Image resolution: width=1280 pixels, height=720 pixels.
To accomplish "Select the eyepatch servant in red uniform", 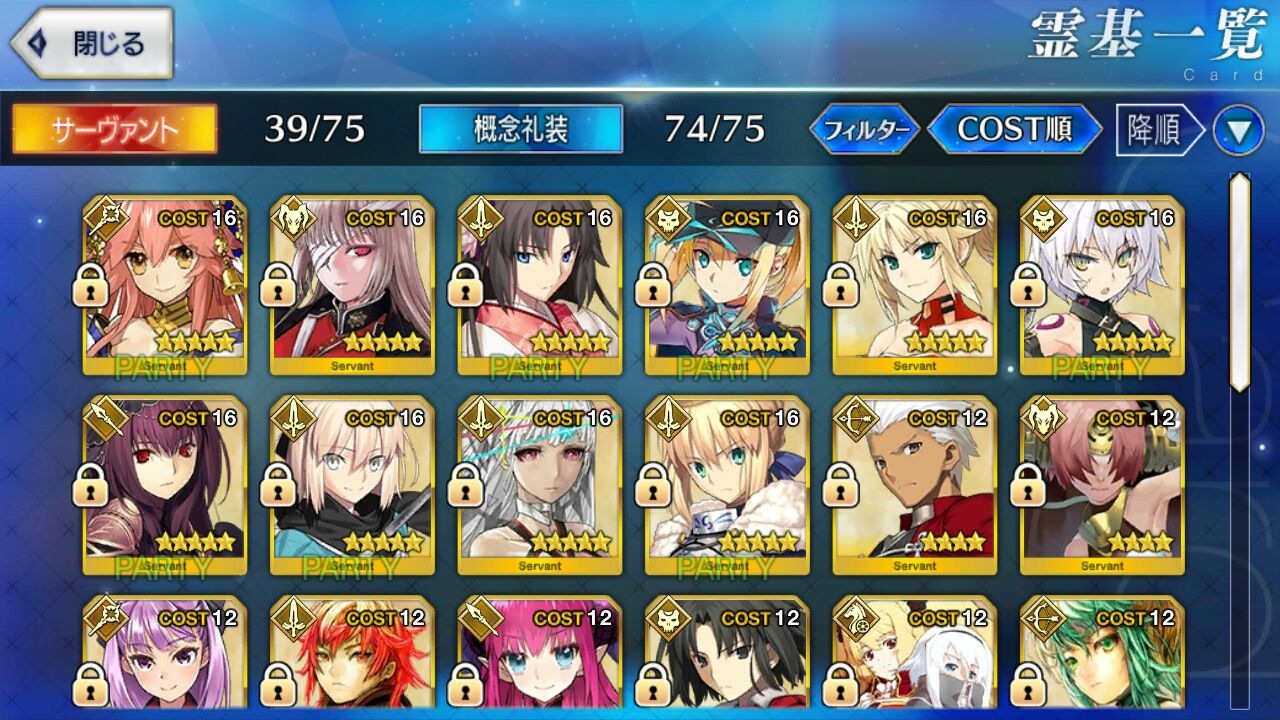I will pyautogui.click(x=352, y=285).
